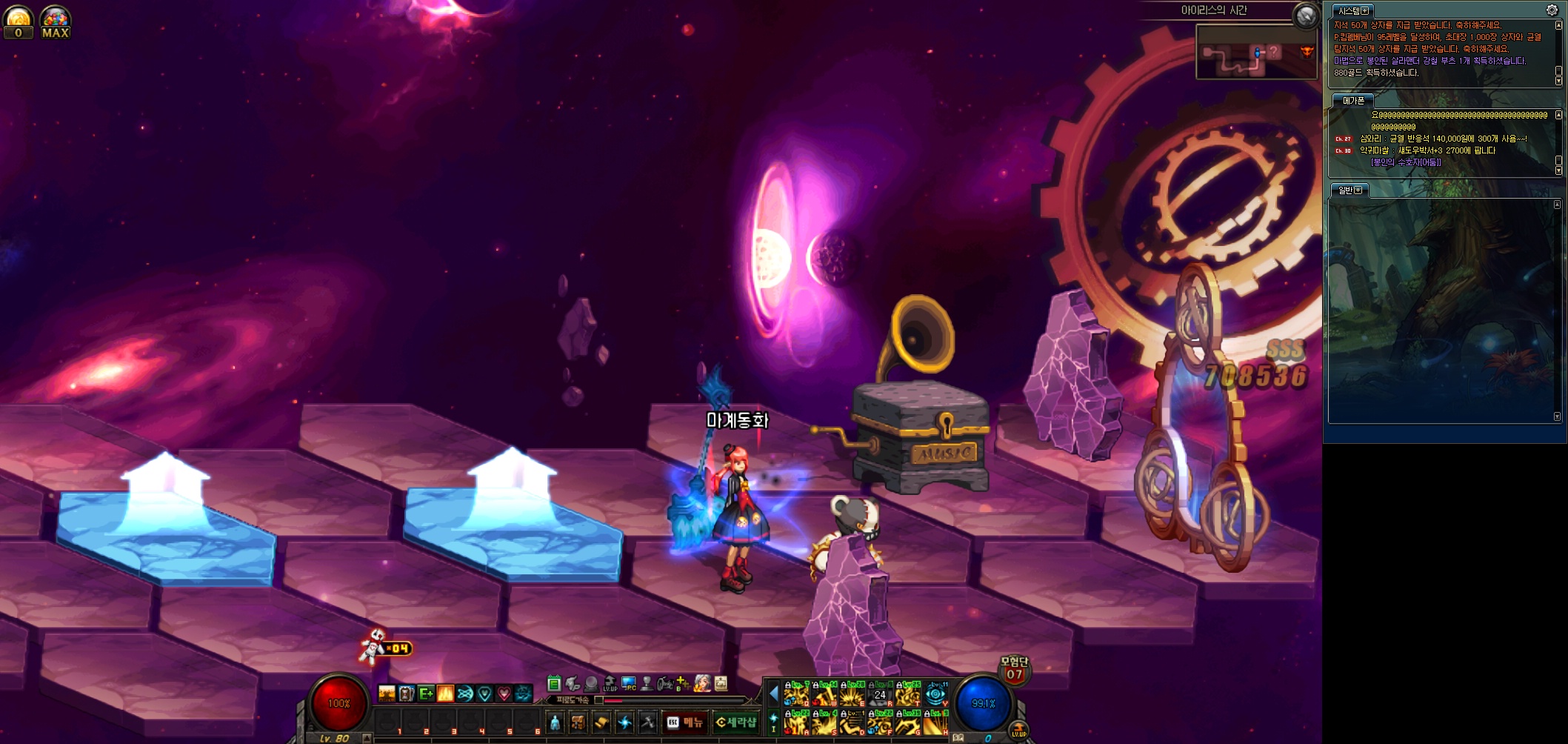
Task: Activate the Lv.11 blue eye skill
Action: pyautogui.click(x=936, y=694)
